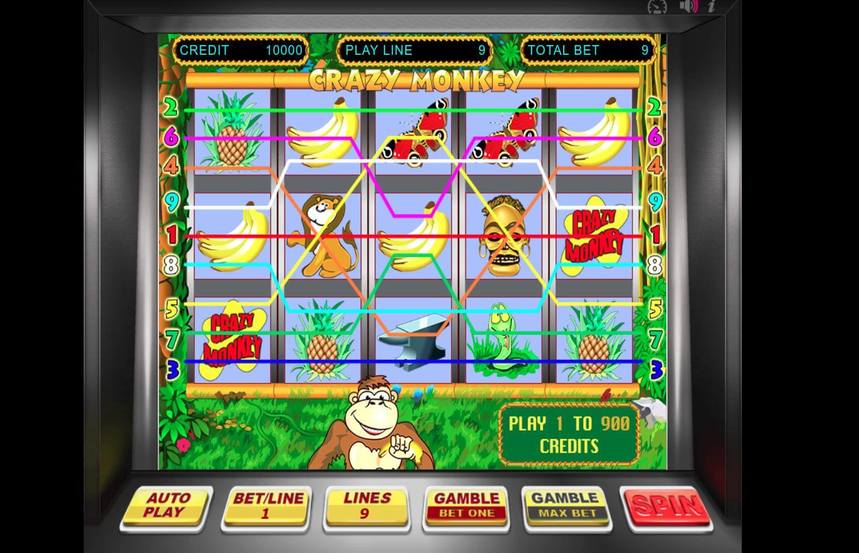Choose Gamble Bet One
Image resolution: width=859 pixels, height=553 pixels.
tap(467, 506)
